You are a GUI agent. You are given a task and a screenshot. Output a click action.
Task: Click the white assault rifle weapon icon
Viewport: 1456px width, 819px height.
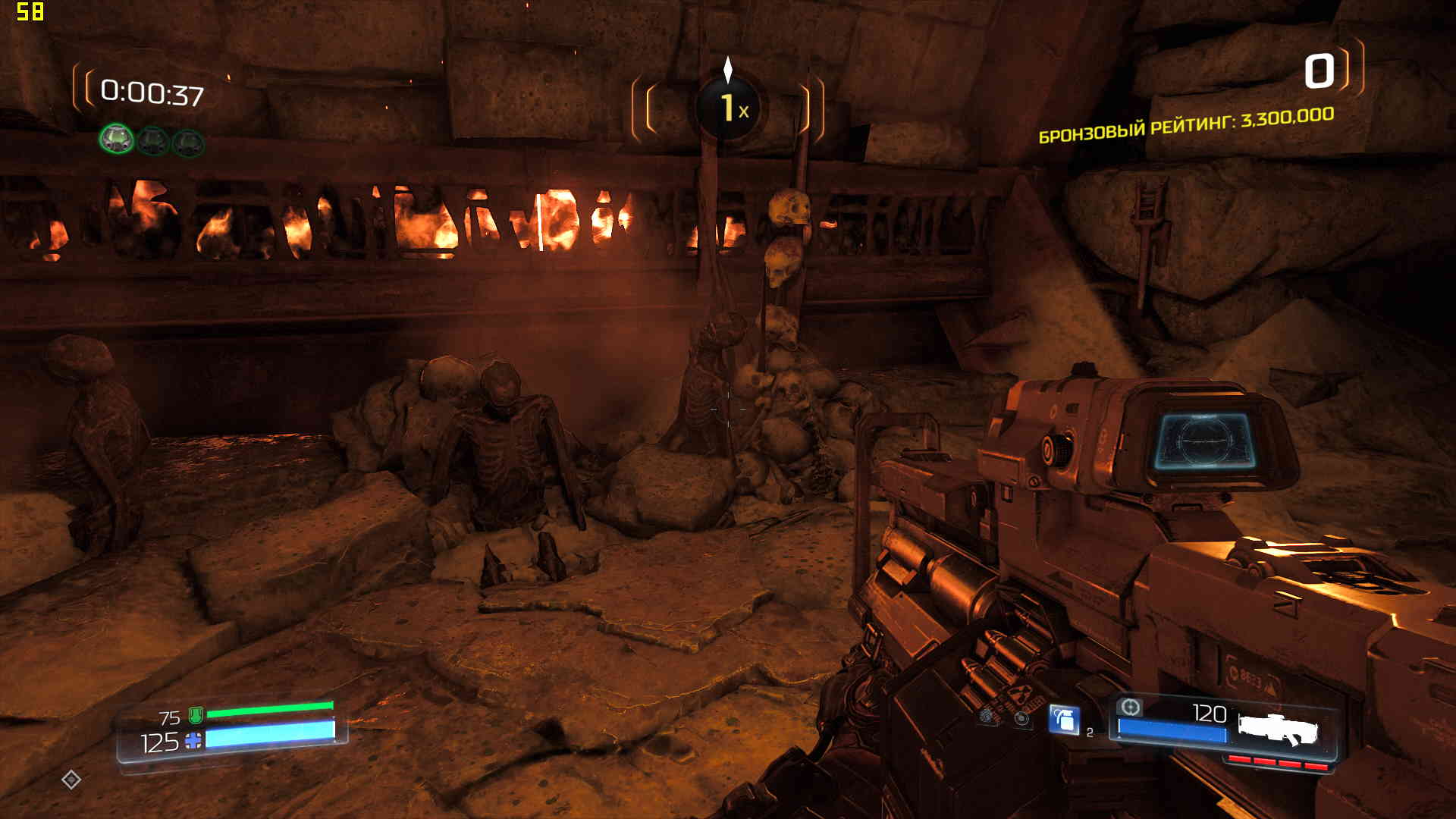pyautogui.click(x=1279, y=730)
